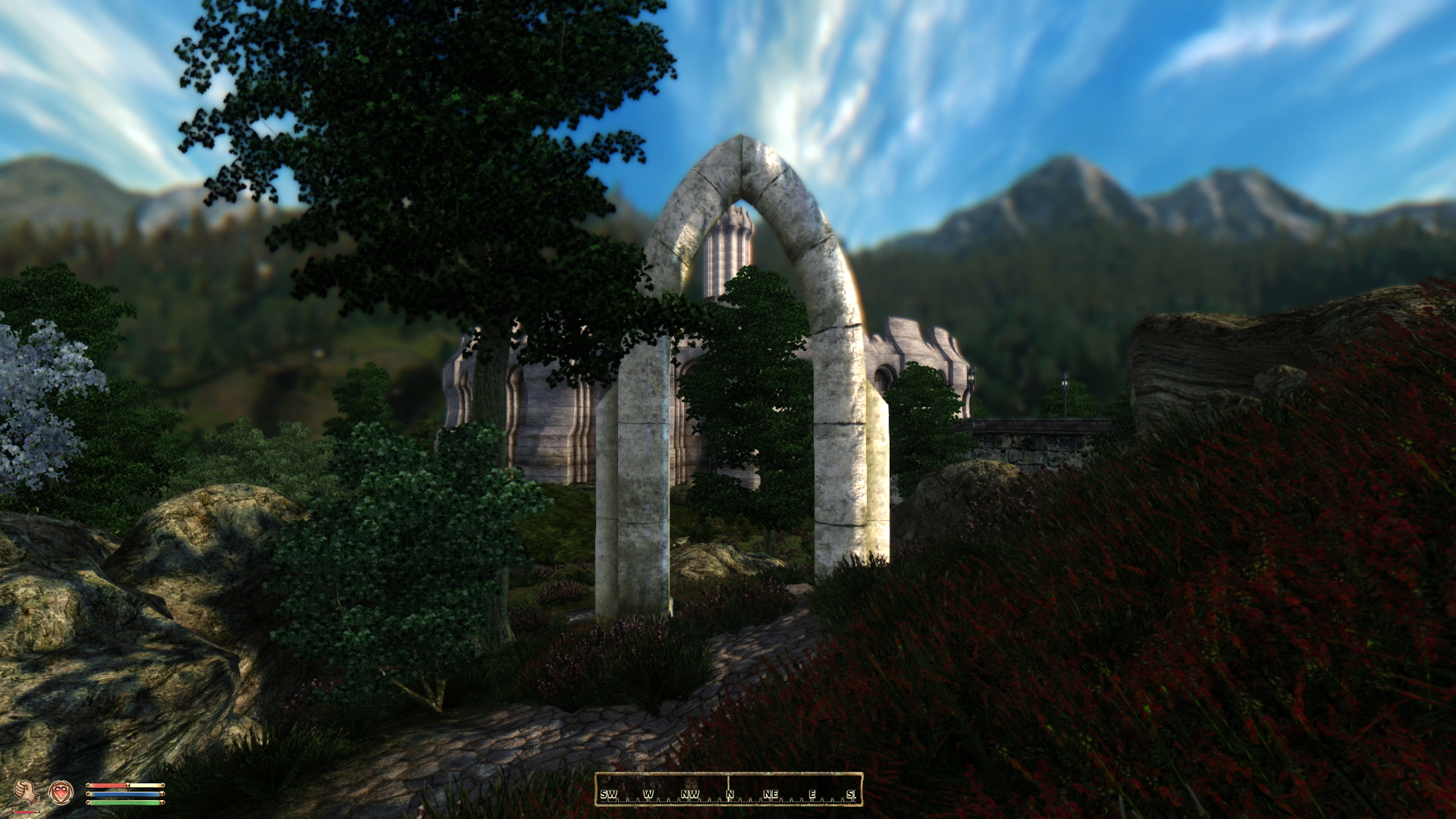Viewport: 1456px width, 819px height.
Task: Click the faint location marker on compass
Action: point(691,783)
